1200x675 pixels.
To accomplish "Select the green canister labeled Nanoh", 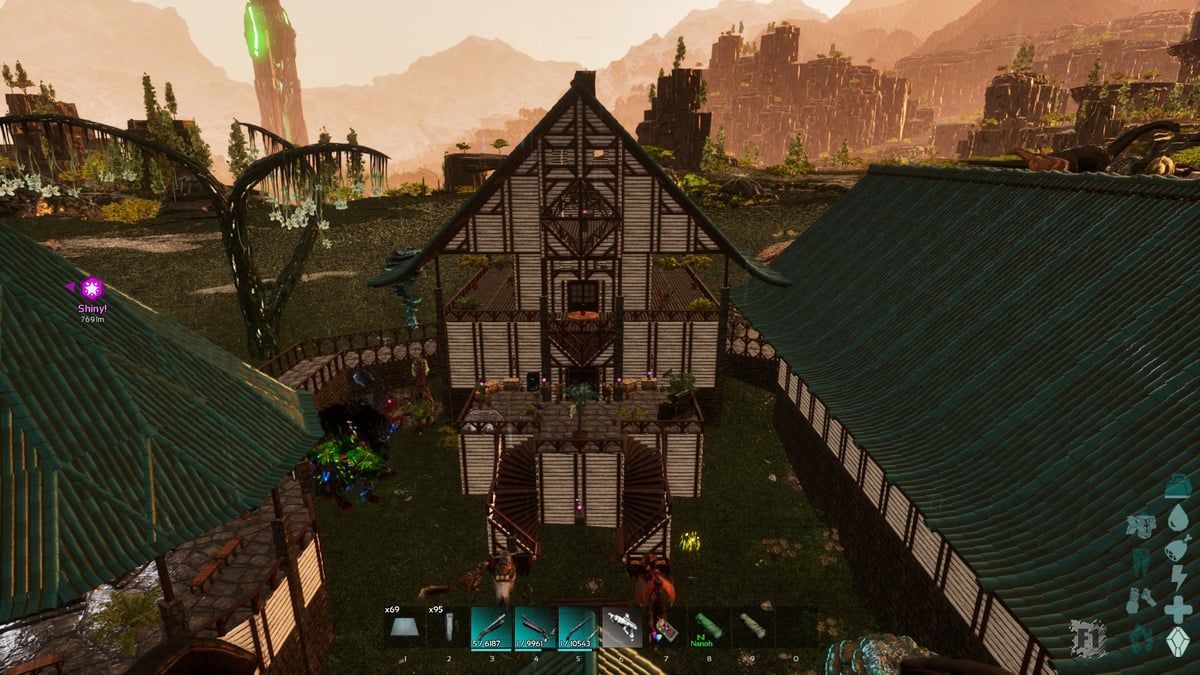I will [x=708, y=627].
